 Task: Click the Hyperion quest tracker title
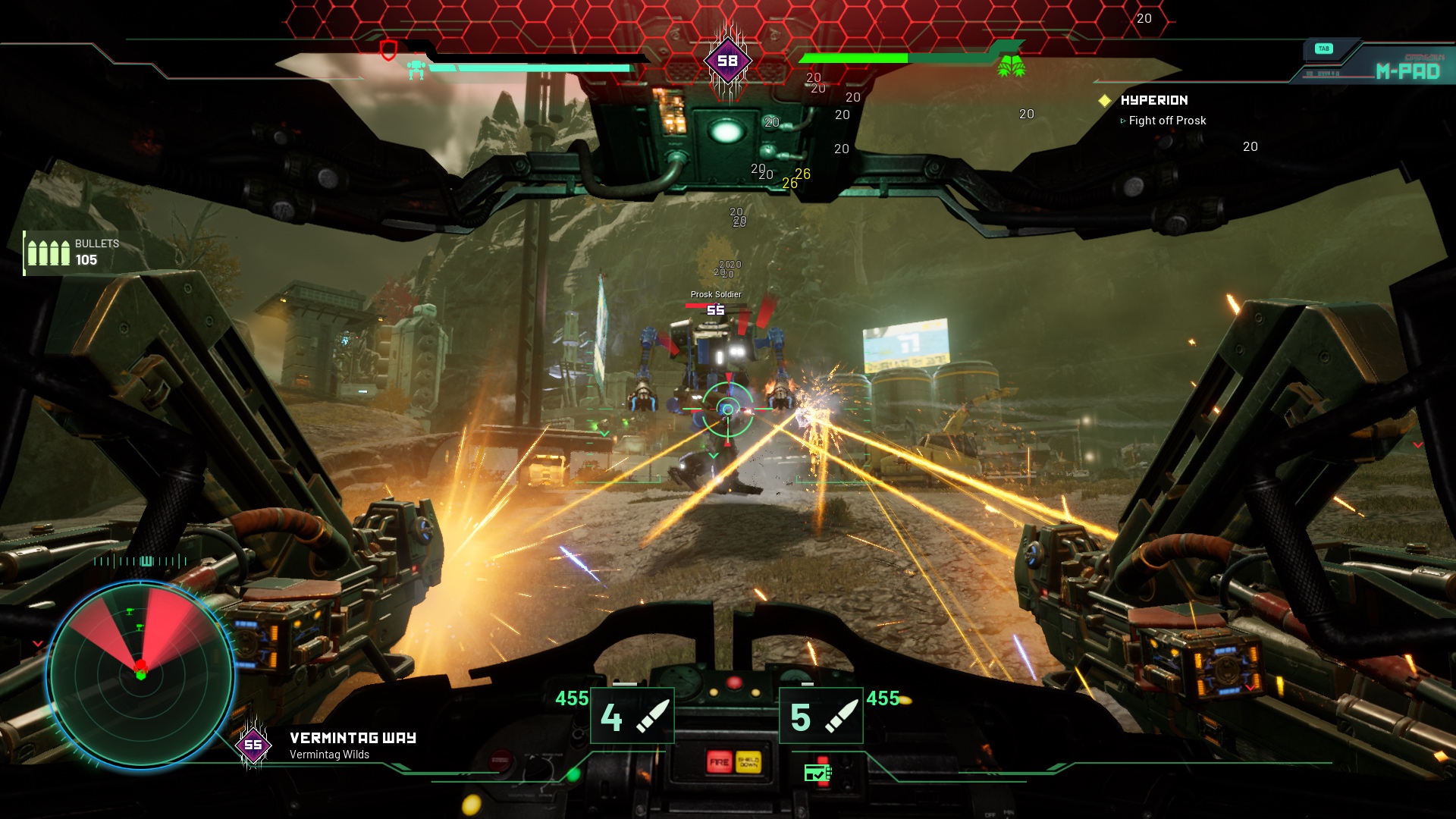1153,100
